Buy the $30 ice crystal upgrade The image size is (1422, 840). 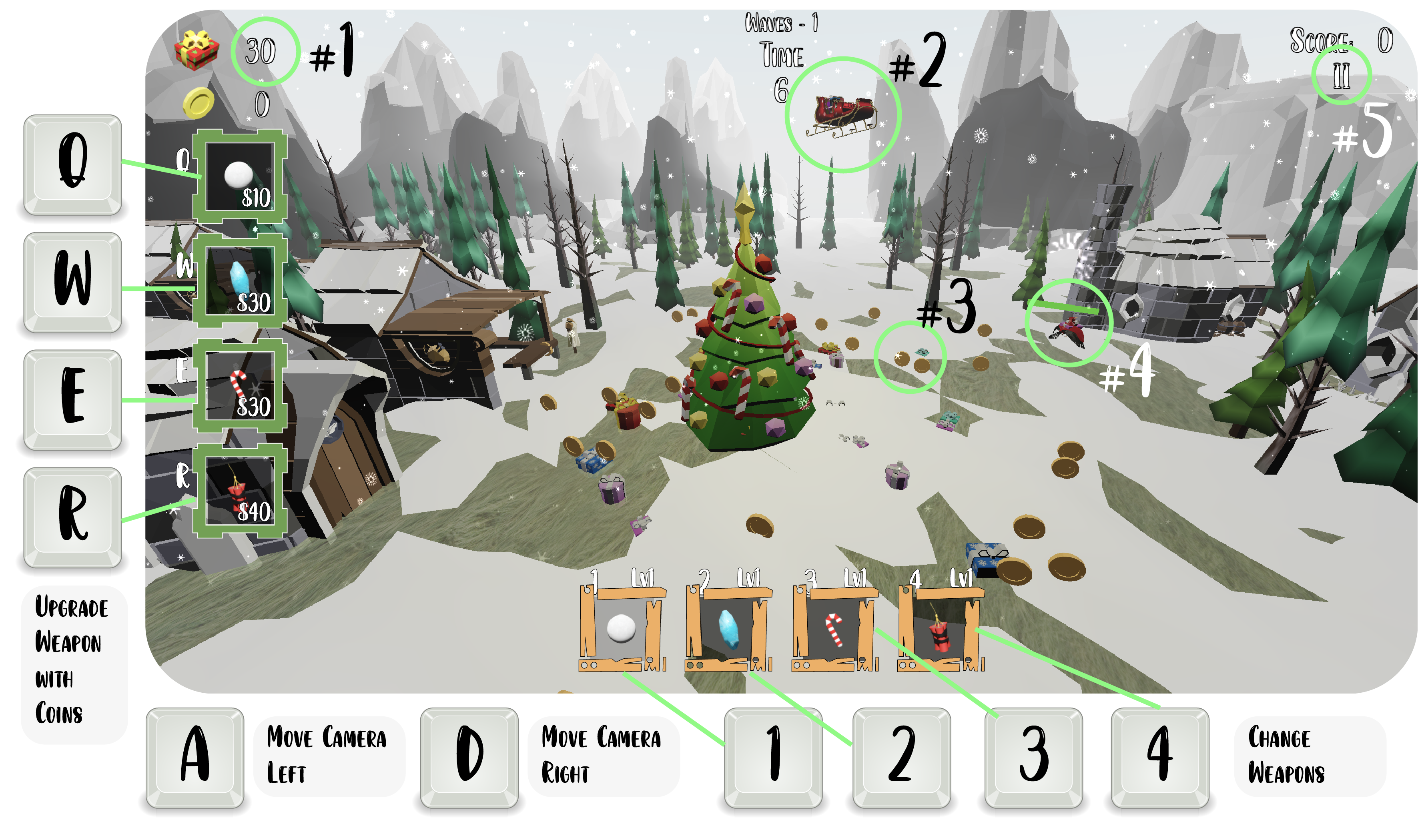point(239,281)
